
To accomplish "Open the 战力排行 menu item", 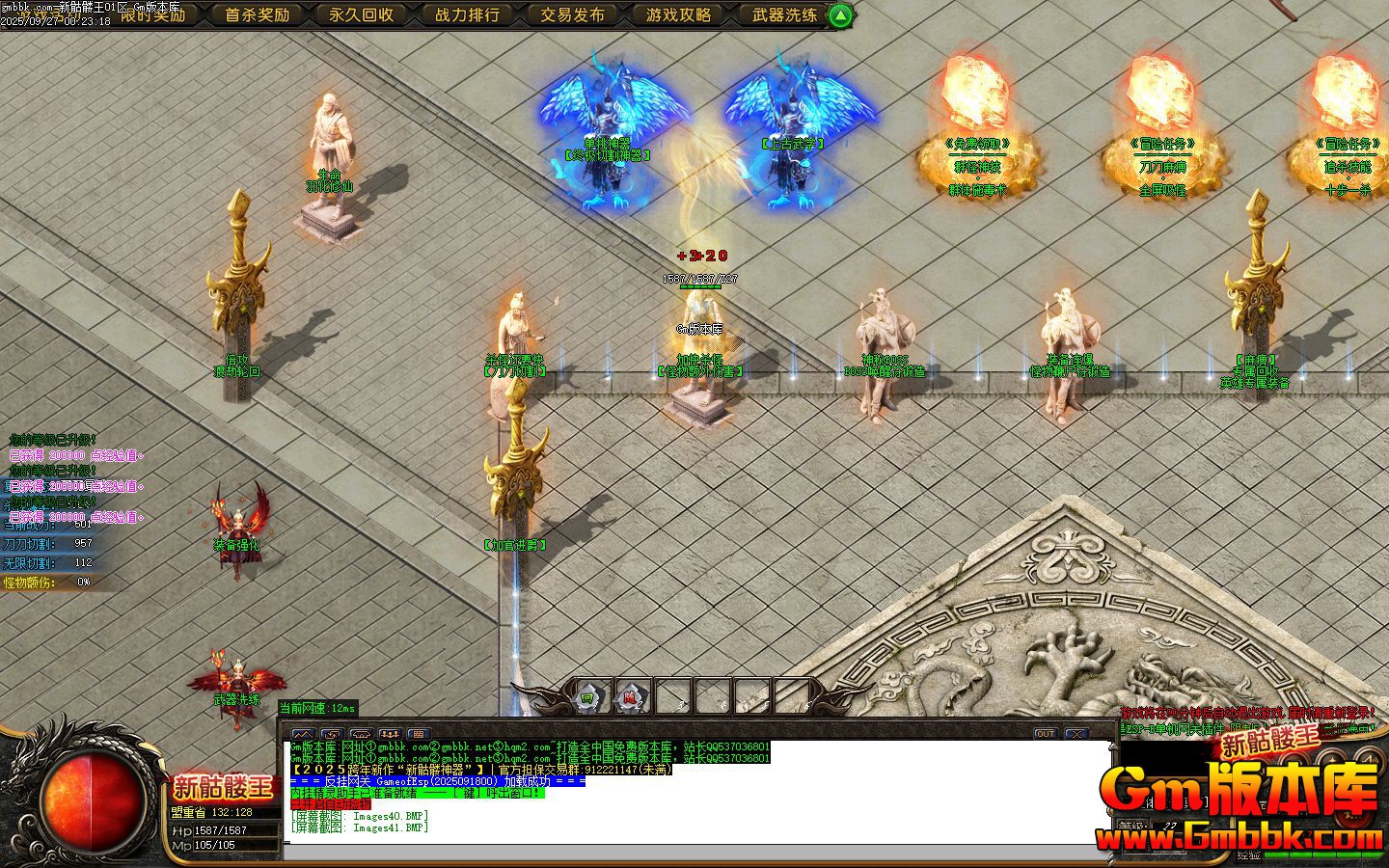I will [x=467, y=15].
